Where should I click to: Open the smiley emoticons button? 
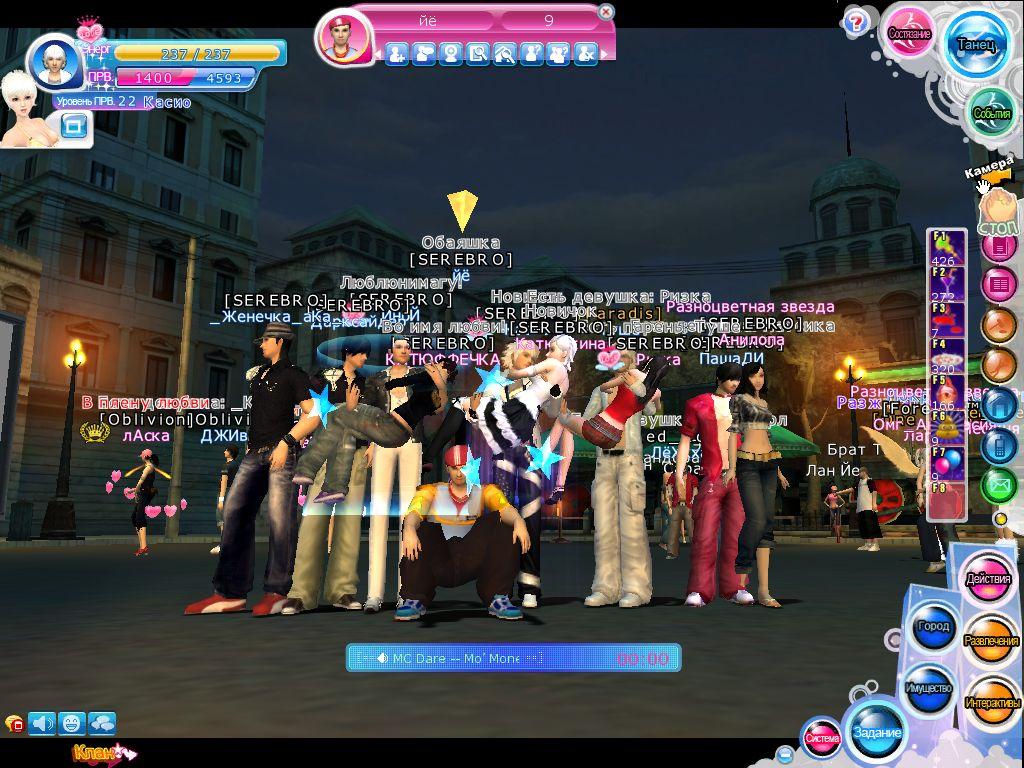coord(72,722)
